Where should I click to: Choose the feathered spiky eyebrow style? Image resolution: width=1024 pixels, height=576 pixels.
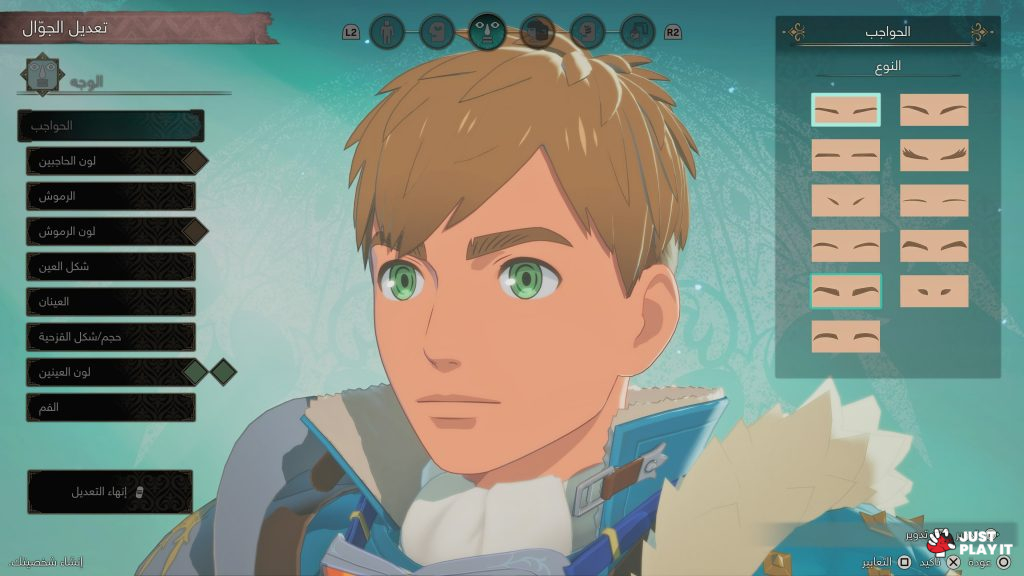934,155
